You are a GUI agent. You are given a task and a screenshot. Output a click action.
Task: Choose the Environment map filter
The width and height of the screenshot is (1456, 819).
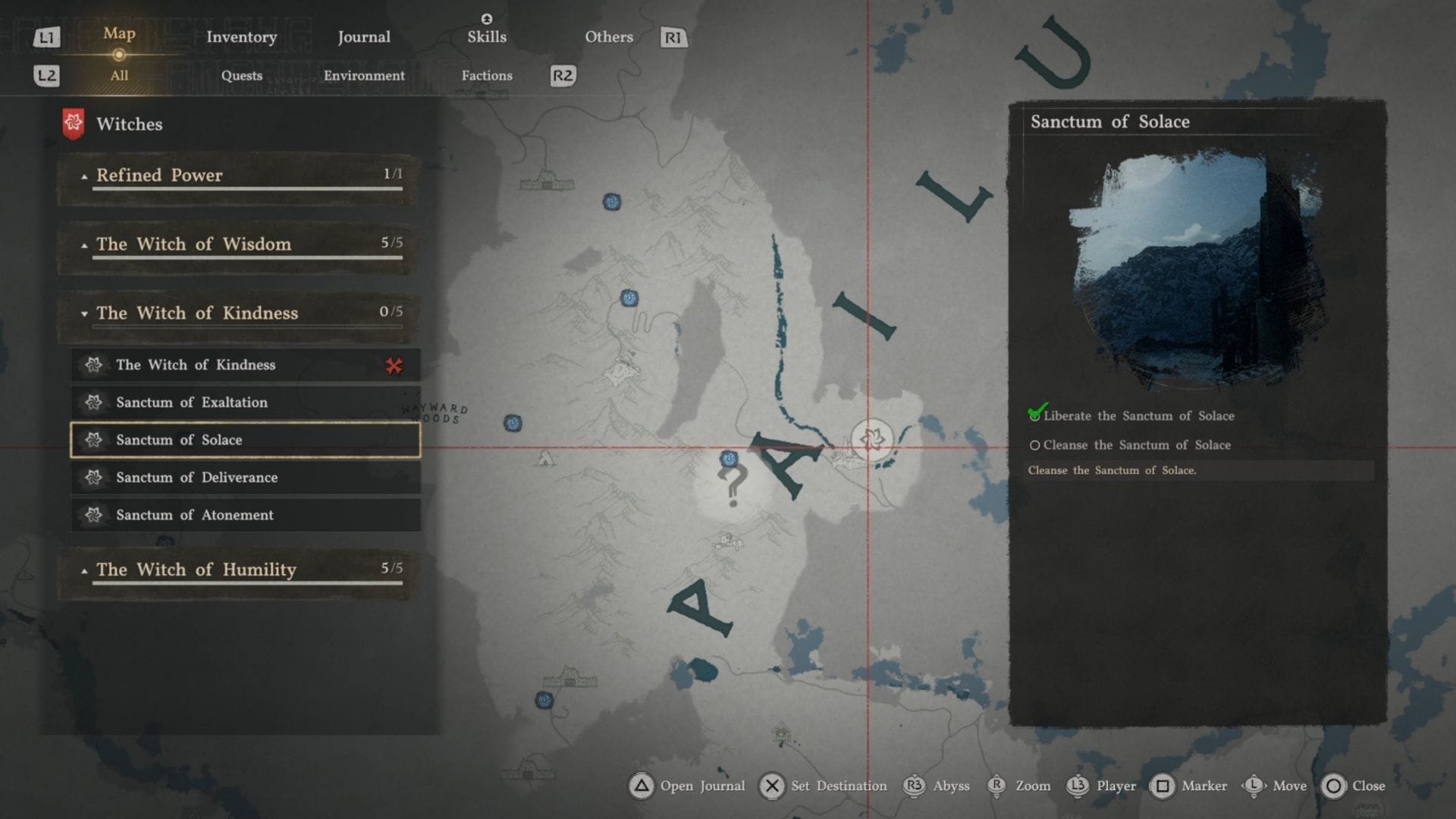coord(364,76)
